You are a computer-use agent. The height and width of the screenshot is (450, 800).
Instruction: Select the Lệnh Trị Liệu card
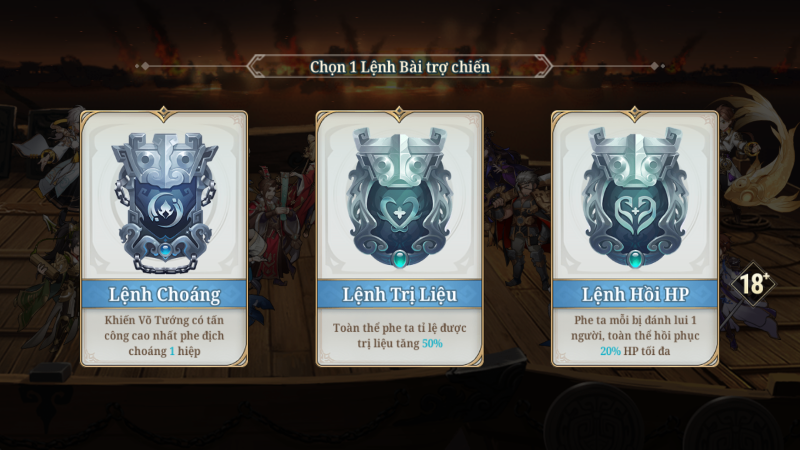400,238
